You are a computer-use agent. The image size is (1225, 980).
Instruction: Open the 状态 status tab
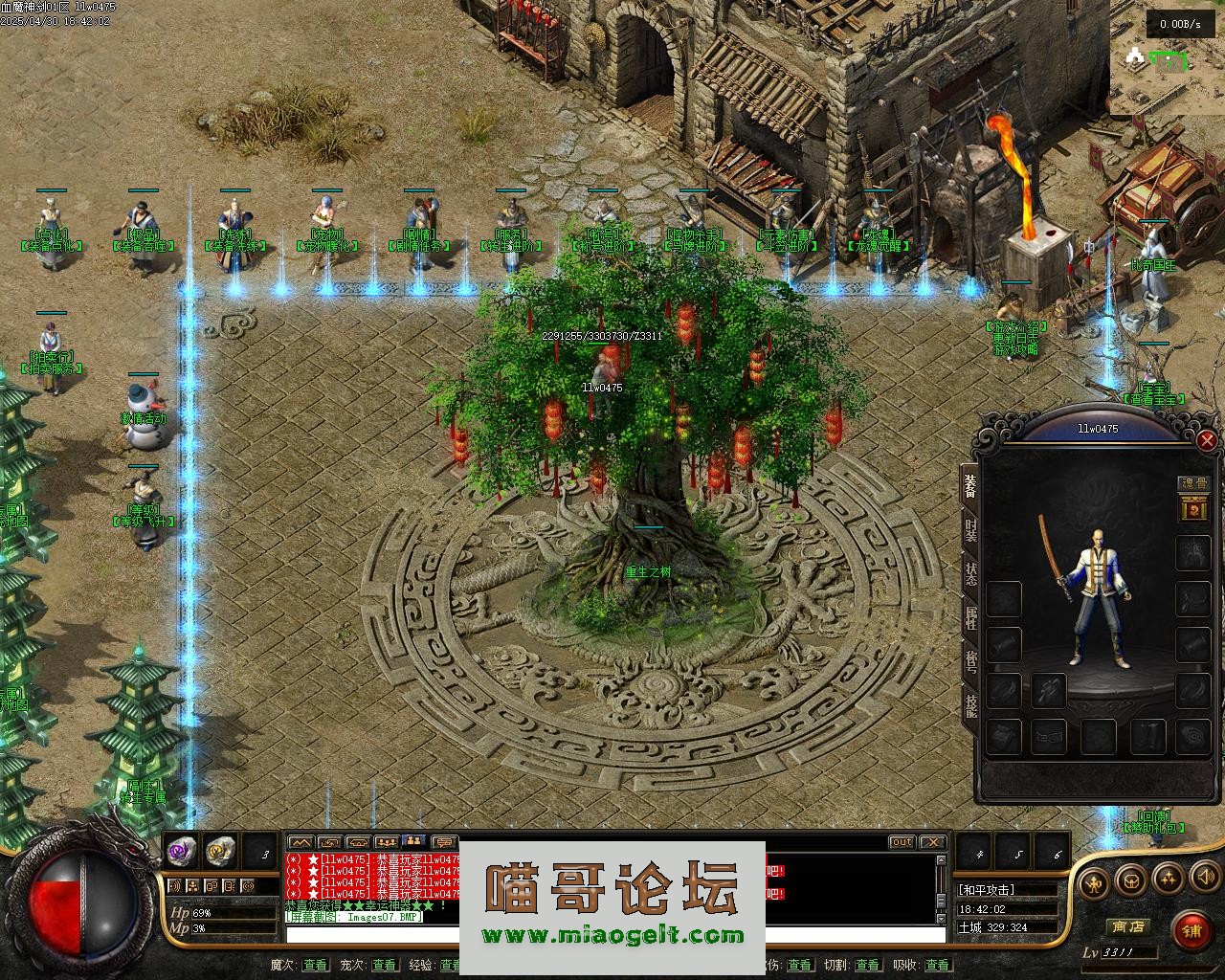tap(970, 574)
